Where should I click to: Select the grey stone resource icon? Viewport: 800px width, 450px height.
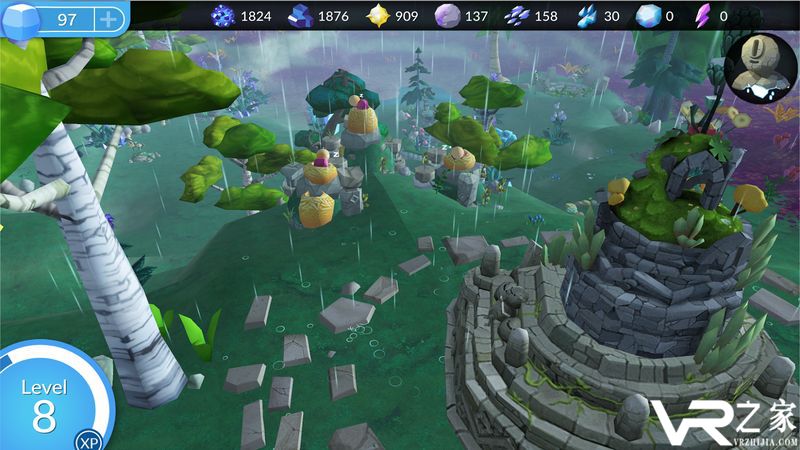click(447, 15)
